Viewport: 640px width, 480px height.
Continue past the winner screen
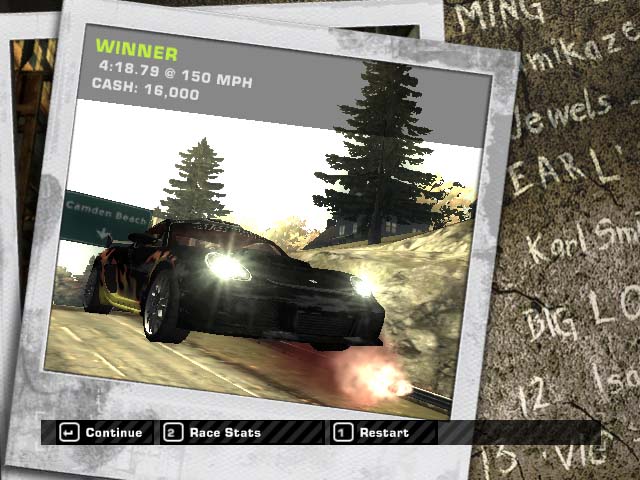point(100,433)
